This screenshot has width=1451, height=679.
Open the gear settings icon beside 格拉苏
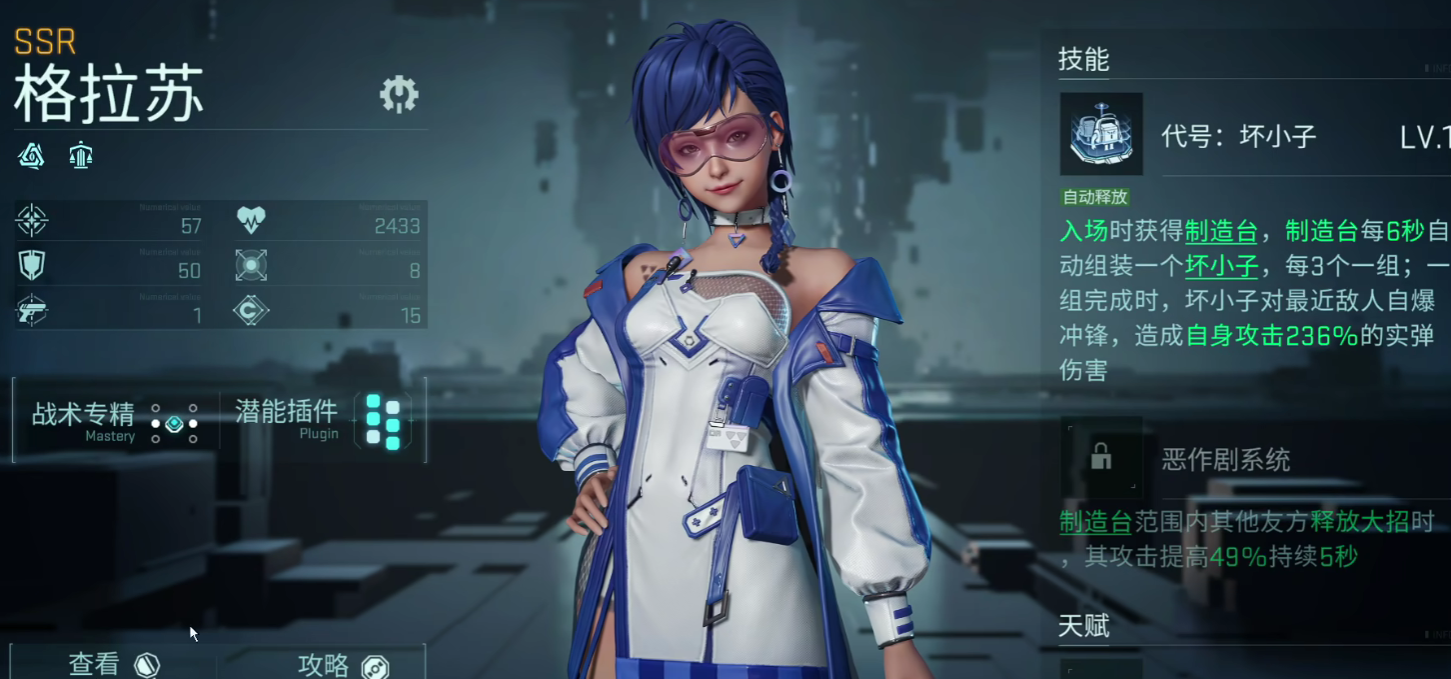(399, 94)
